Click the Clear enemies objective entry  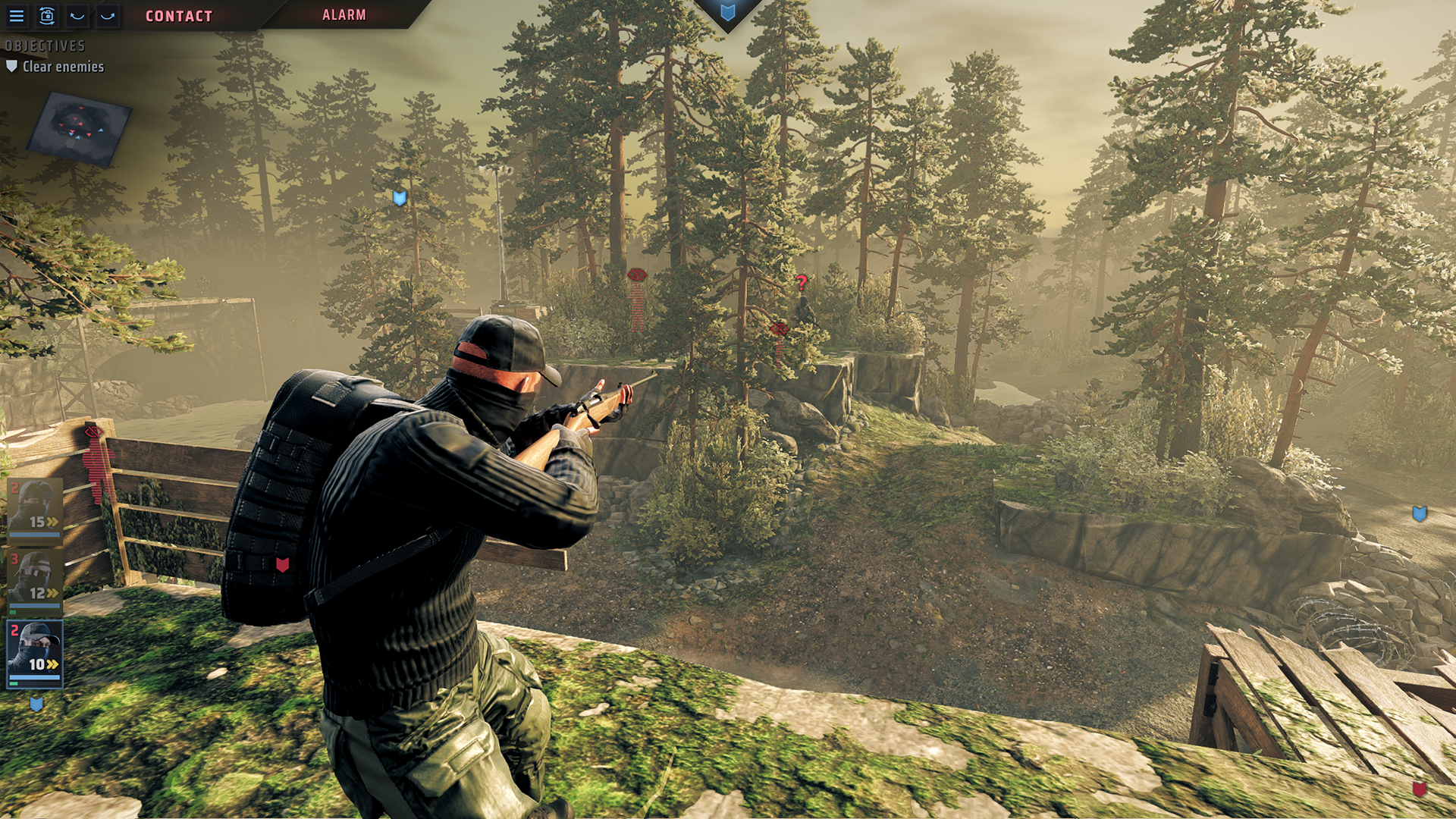(x=62, y=67)
